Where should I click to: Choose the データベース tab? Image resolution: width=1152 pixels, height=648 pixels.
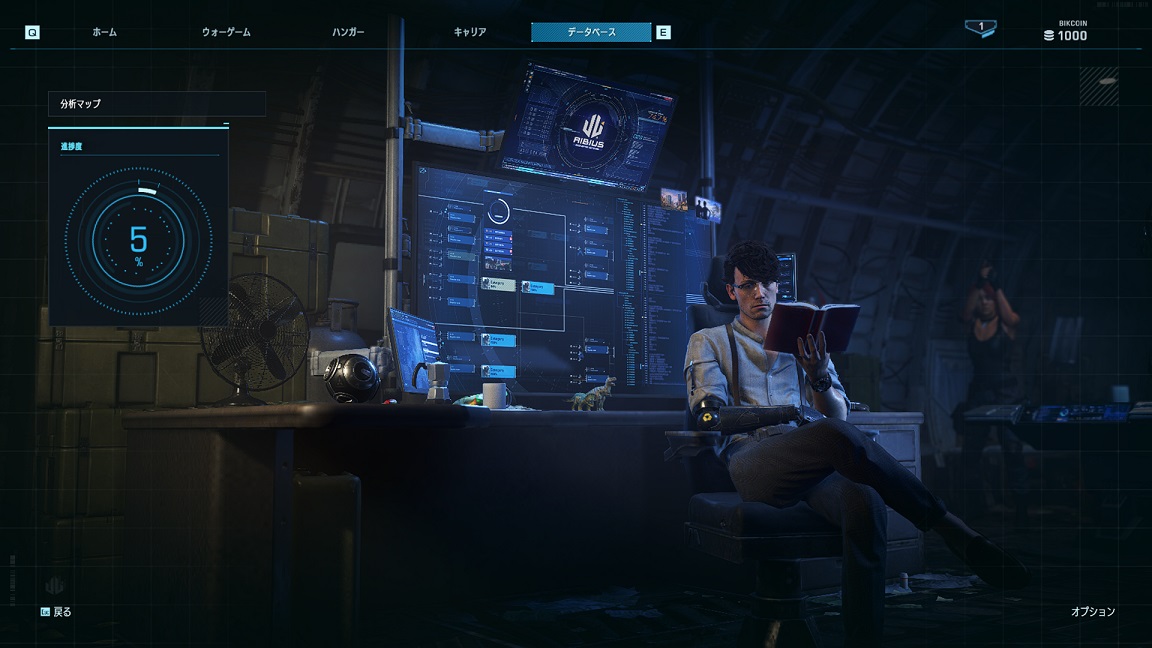(x=591, y=32)
